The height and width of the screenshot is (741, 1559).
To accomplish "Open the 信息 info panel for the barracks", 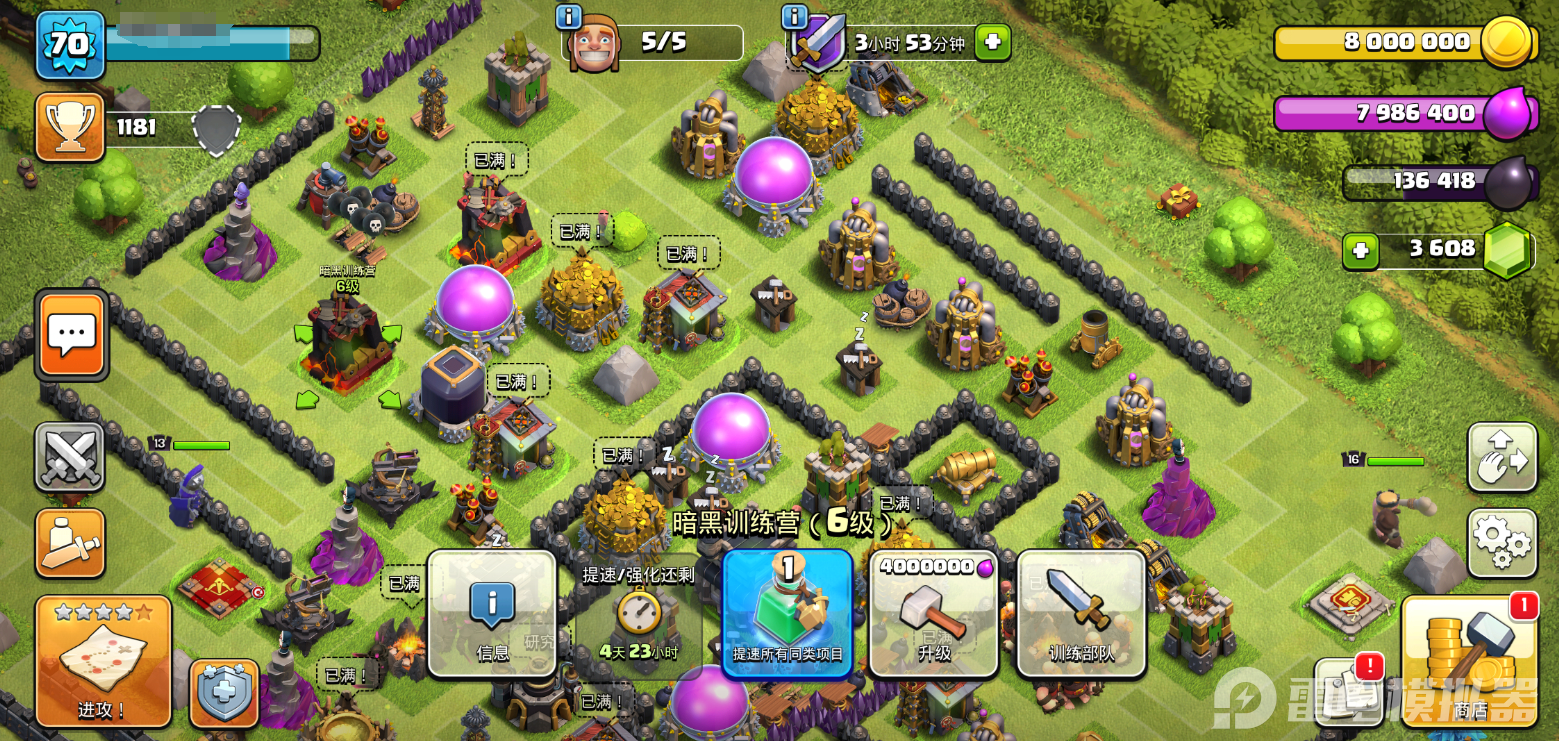I will (492, 613).
